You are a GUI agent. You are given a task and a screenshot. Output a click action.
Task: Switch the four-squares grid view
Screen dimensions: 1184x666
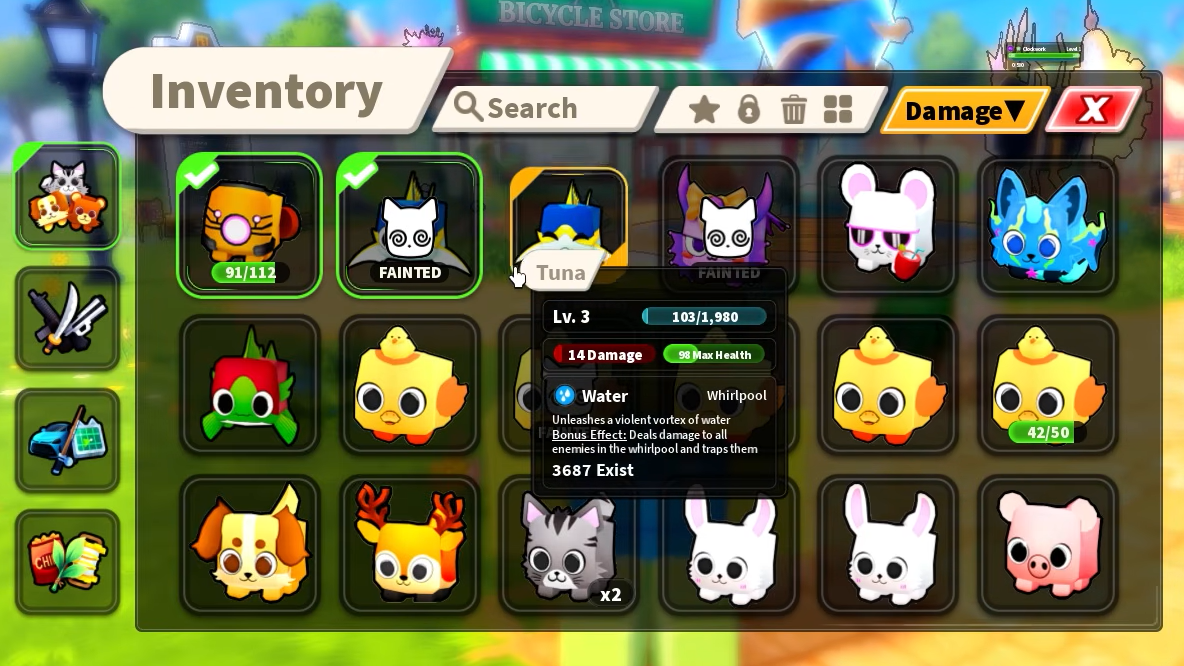point(838,109)
